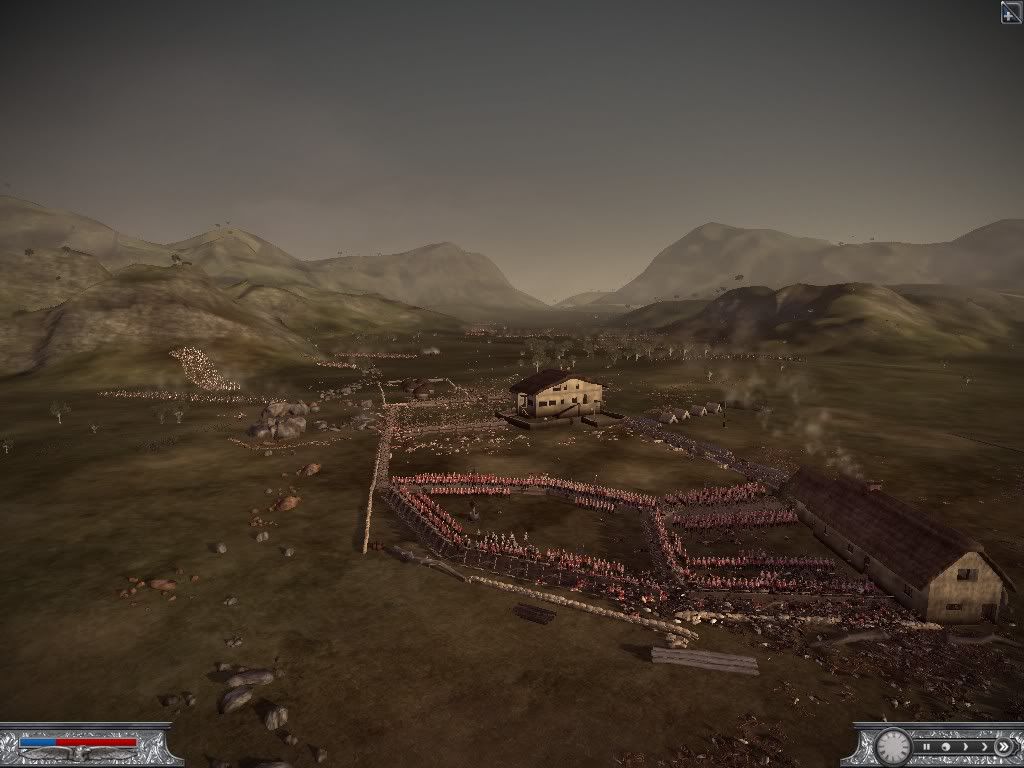Switch to slow motion using the round icon
Screen dimensions: 1024x768
pos(946,746)
